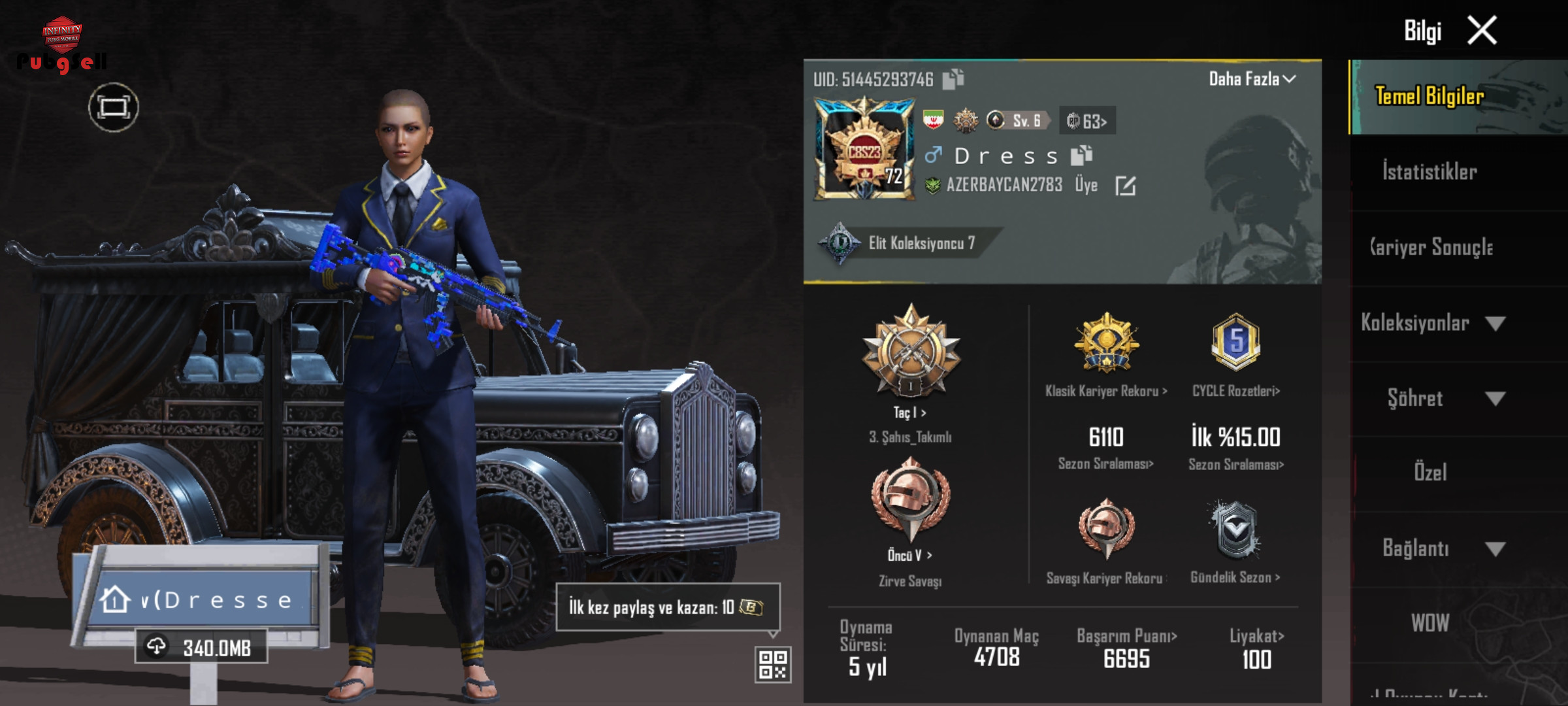View the Taç I rank badge
This screenshot has width=1568, height=706.
911,353
